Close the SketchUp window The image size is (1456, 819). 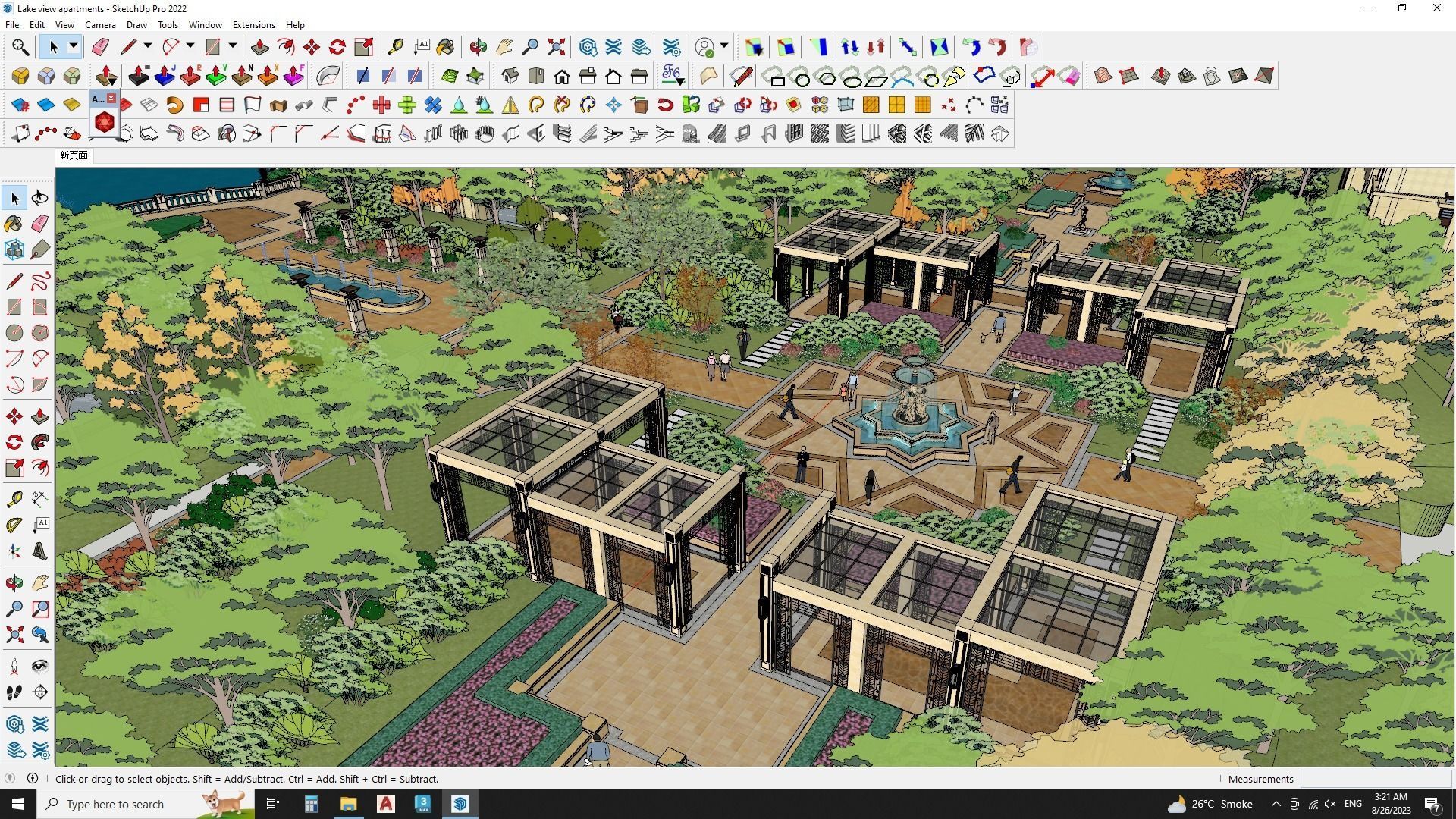coord(1436,8)
